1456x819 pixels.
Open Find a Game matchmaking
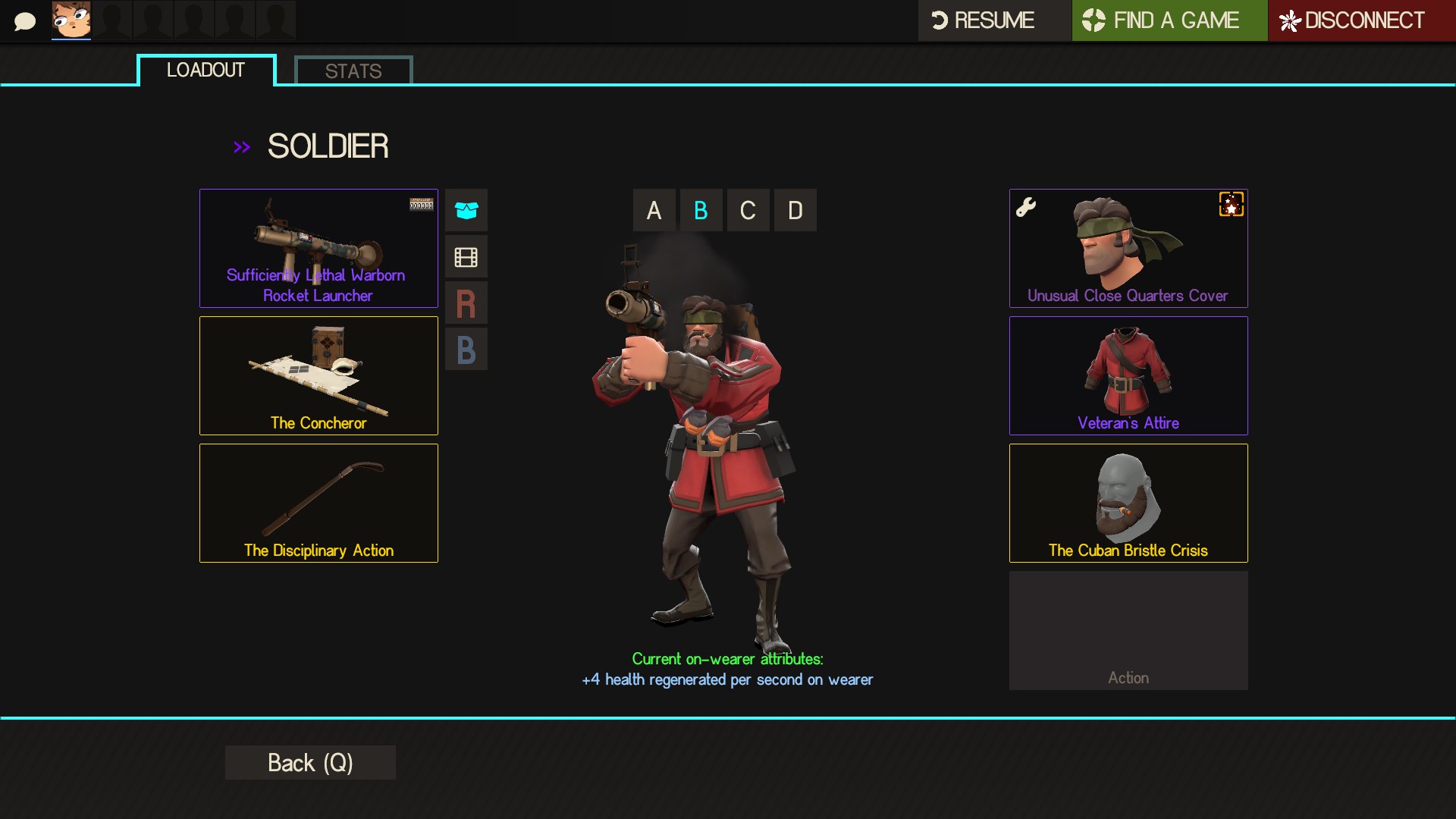click(x=1169, y=20)
